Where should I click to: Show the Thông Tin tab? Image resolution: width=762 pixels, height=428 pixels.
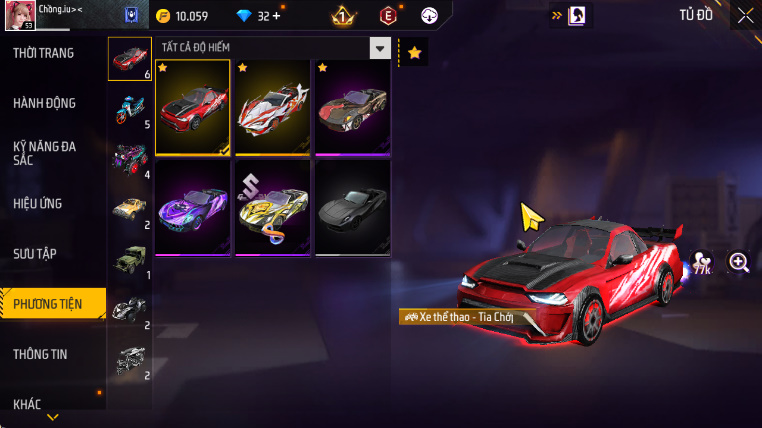click(x=40, y=353)
